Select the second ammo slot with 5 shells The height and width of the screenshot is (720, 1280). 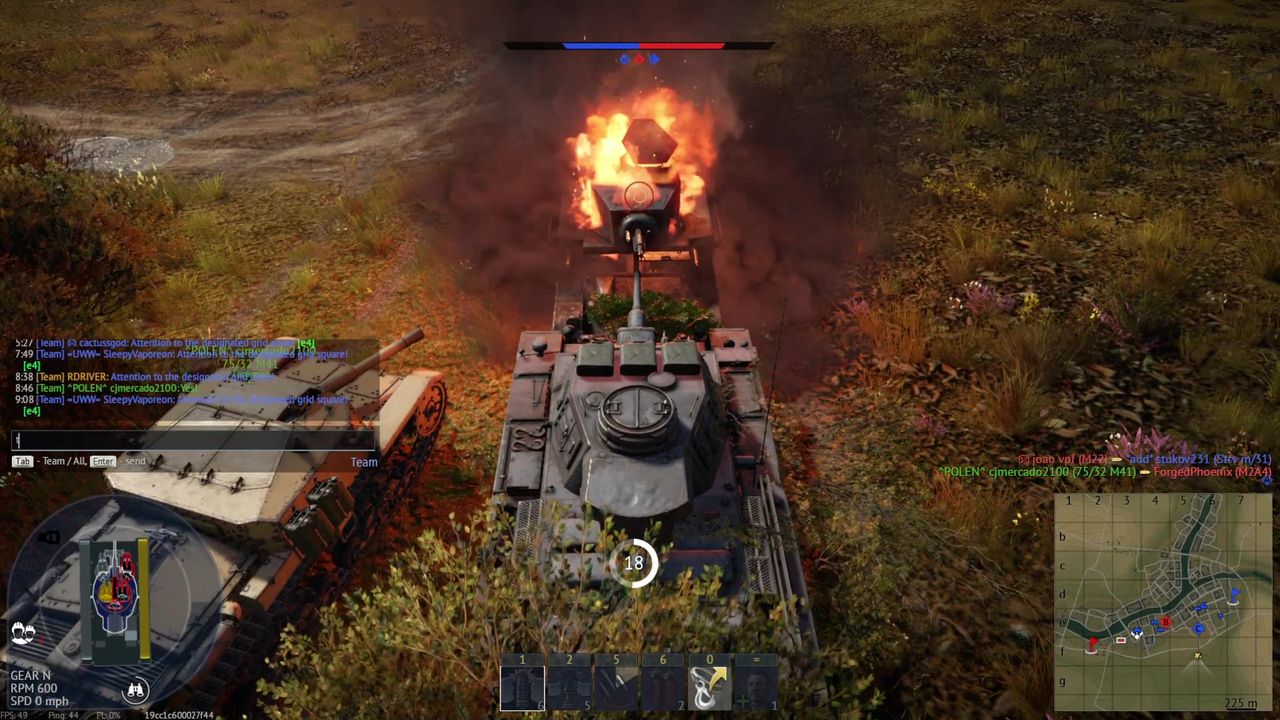coord(569,688)
